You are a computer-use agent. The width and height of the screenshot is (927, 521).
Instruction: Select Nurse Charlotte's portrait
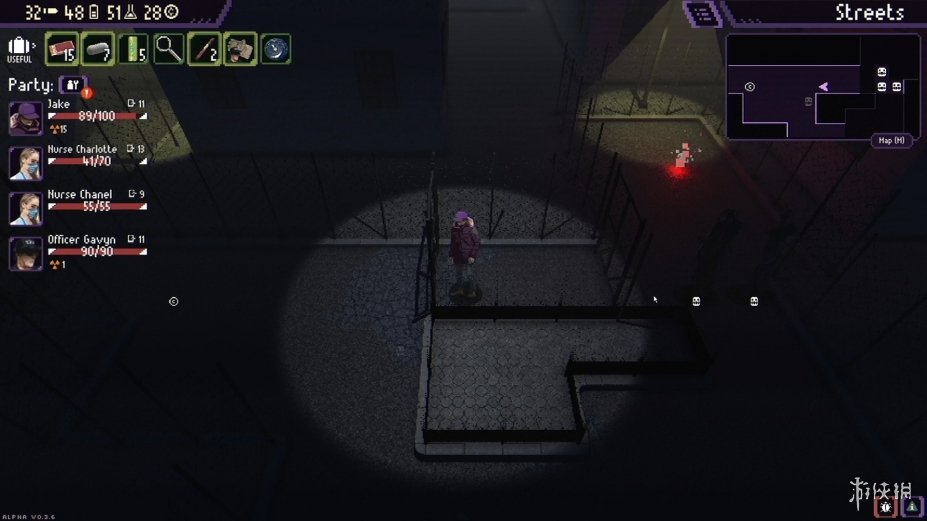tap(25, 163)
